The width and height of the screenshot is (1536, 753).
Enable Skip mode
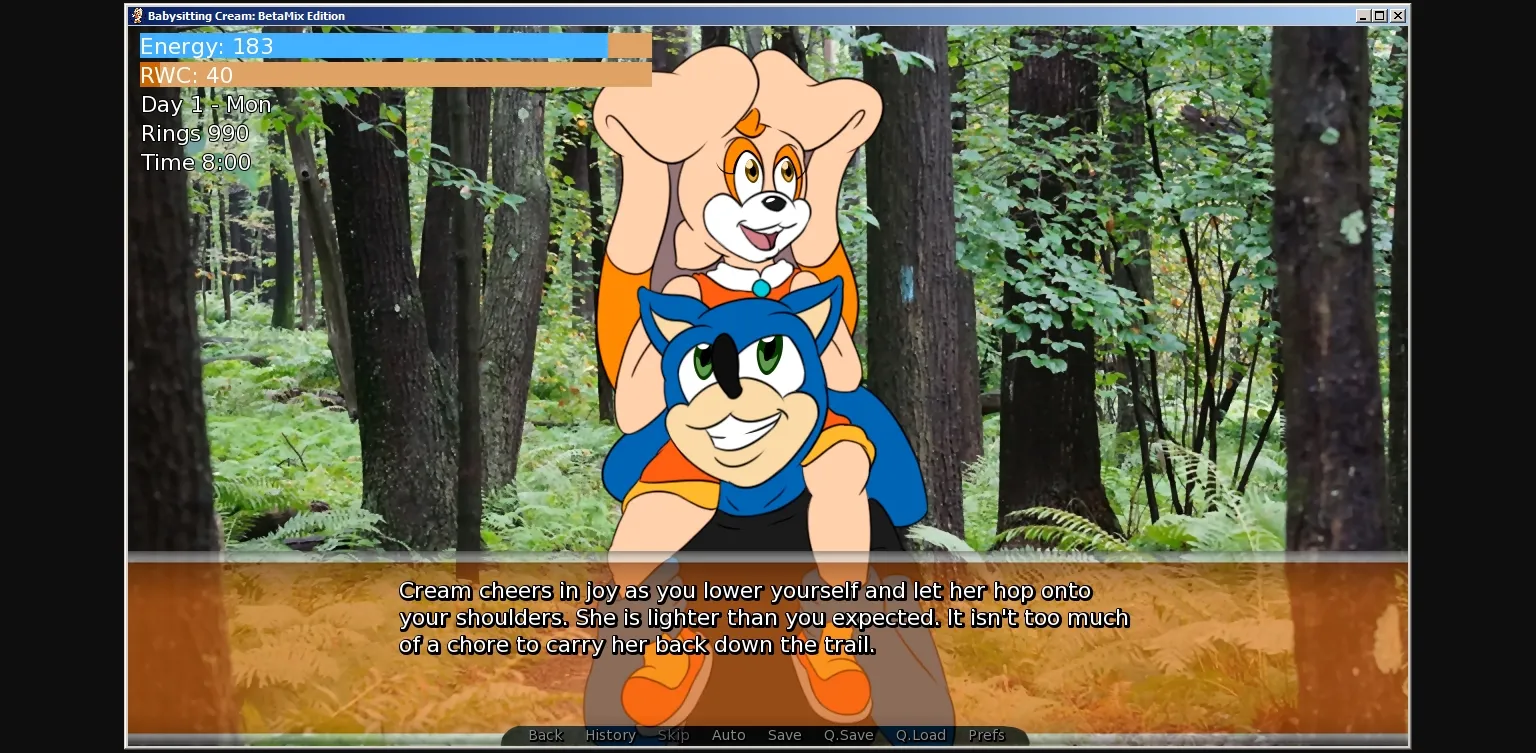[x=673, y=735]
